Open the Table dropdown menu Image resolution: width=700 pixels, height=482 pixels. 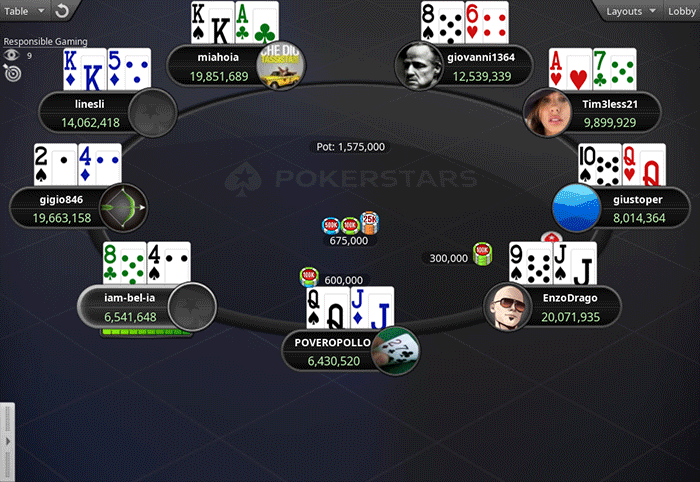[x=24, y=10]
